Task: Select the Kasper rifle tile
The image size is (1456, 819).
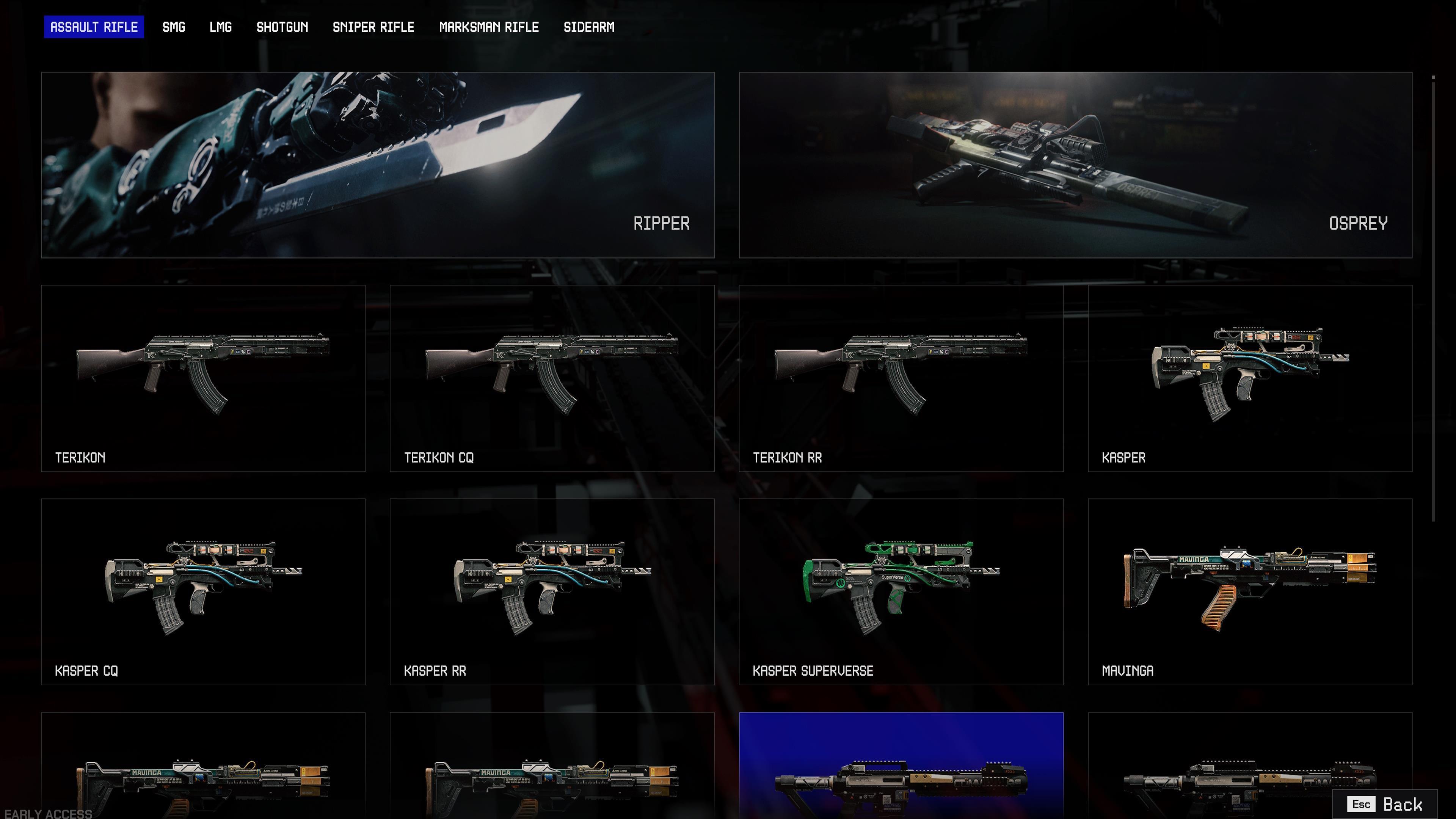Action: [x=1250, y=378]
